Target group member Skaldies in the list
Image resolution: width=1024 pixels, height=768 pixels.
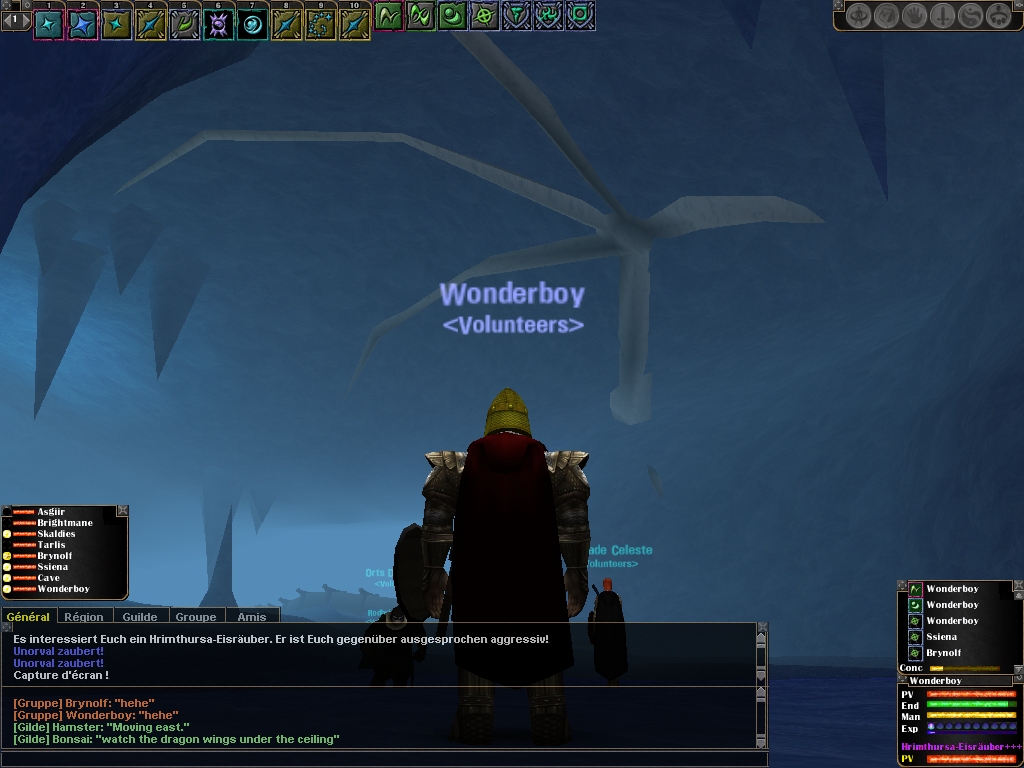(56, 534)
